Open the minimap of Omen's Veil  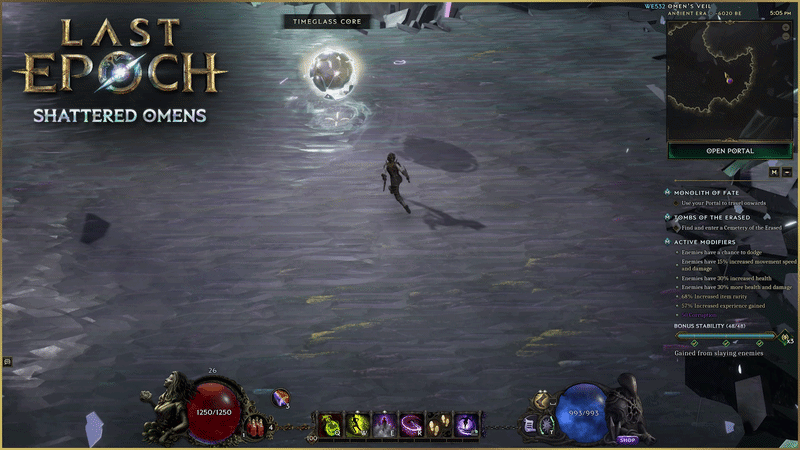(x=730, y=80)
